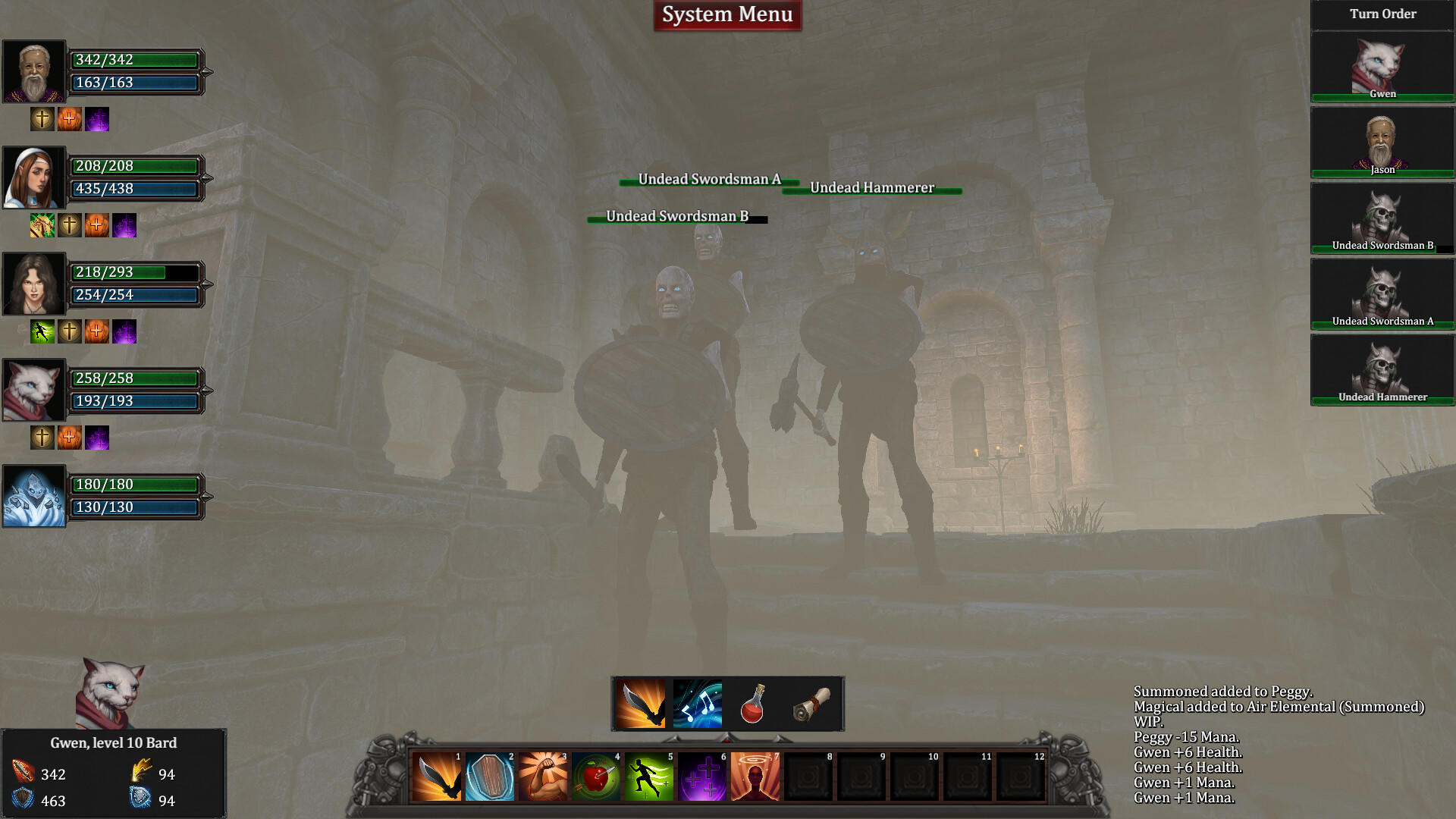Toggle the green haste buff under the third character
This screenshot has height=819, width=1456.
42,330
